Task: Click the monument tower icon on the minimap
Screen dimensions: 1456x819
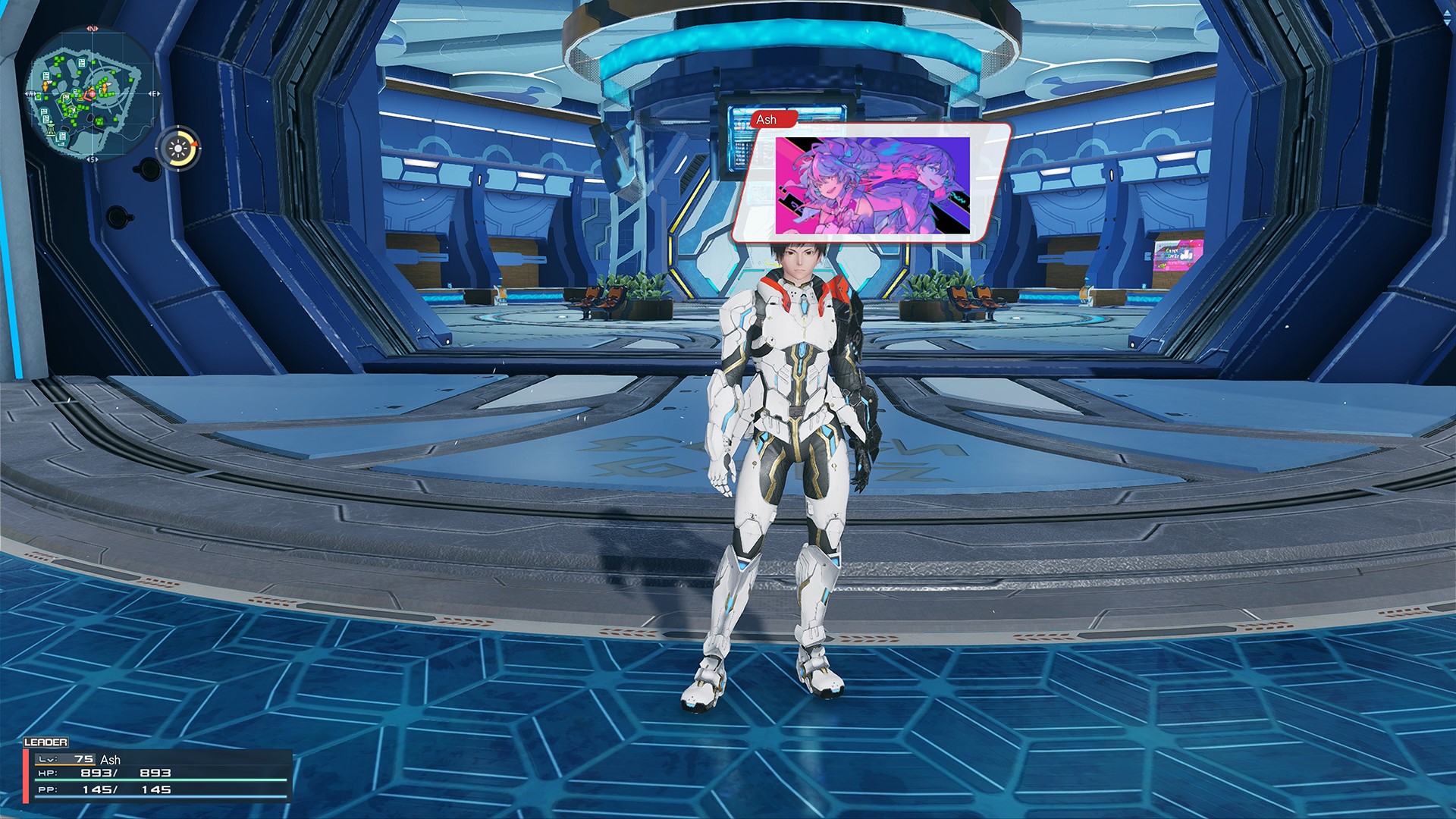Action: [51, 130]
